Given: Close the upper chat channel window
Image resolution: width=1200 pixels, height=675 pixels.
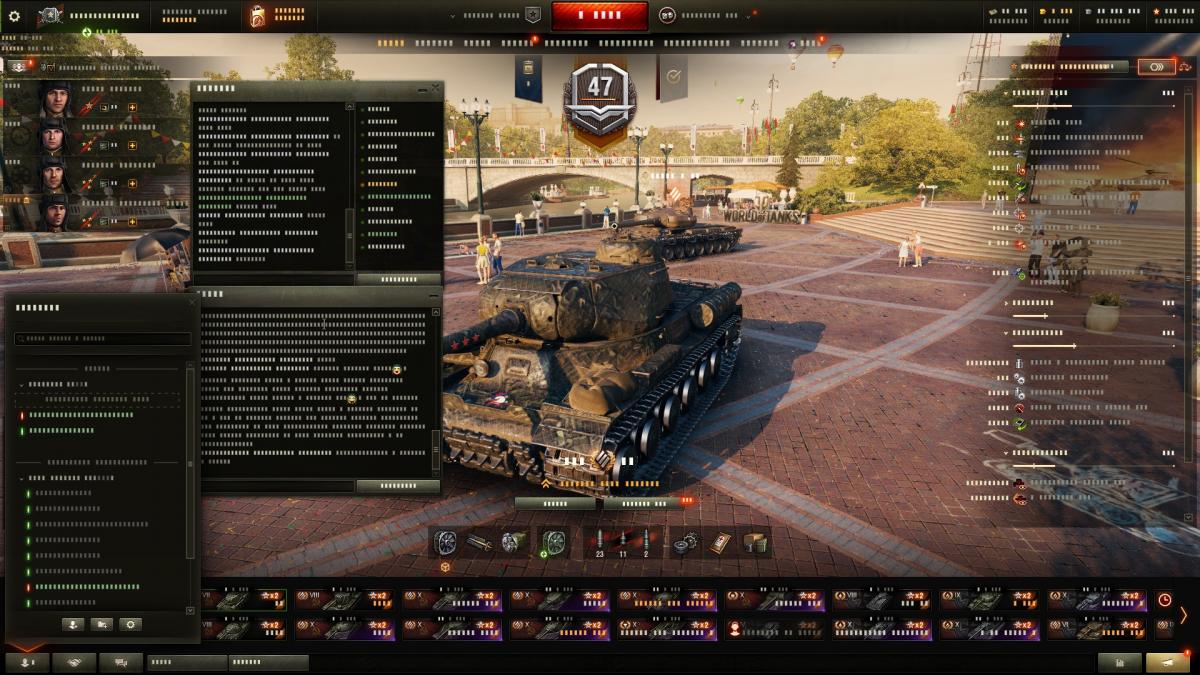Looking at the screenshot, I should (435, 88).
